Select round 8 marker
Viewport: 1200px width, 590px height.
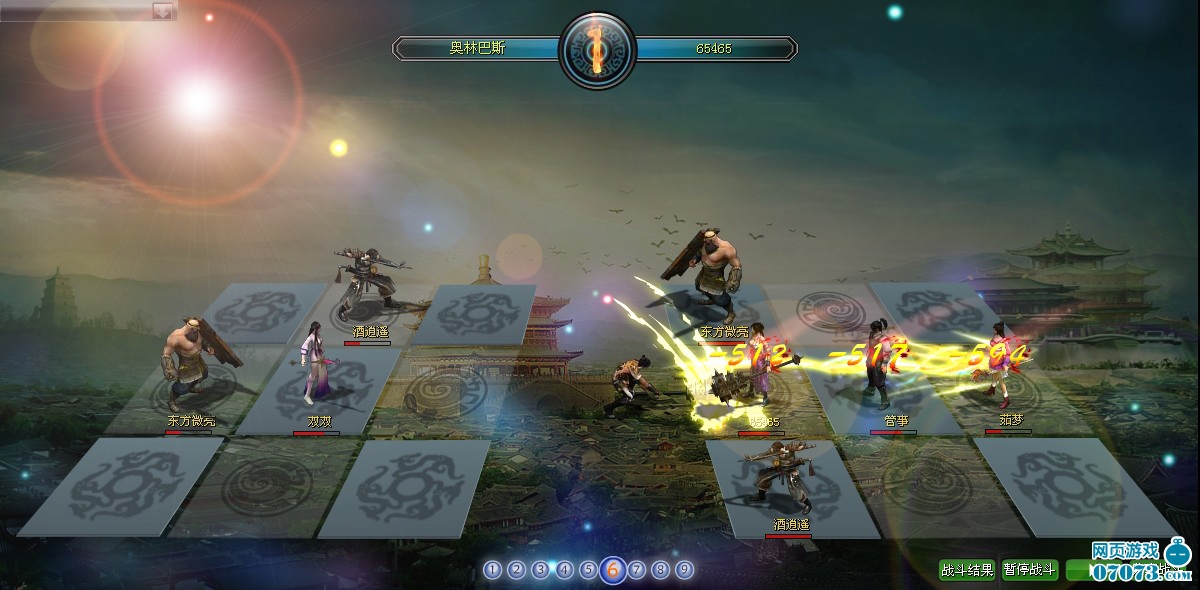660,570
